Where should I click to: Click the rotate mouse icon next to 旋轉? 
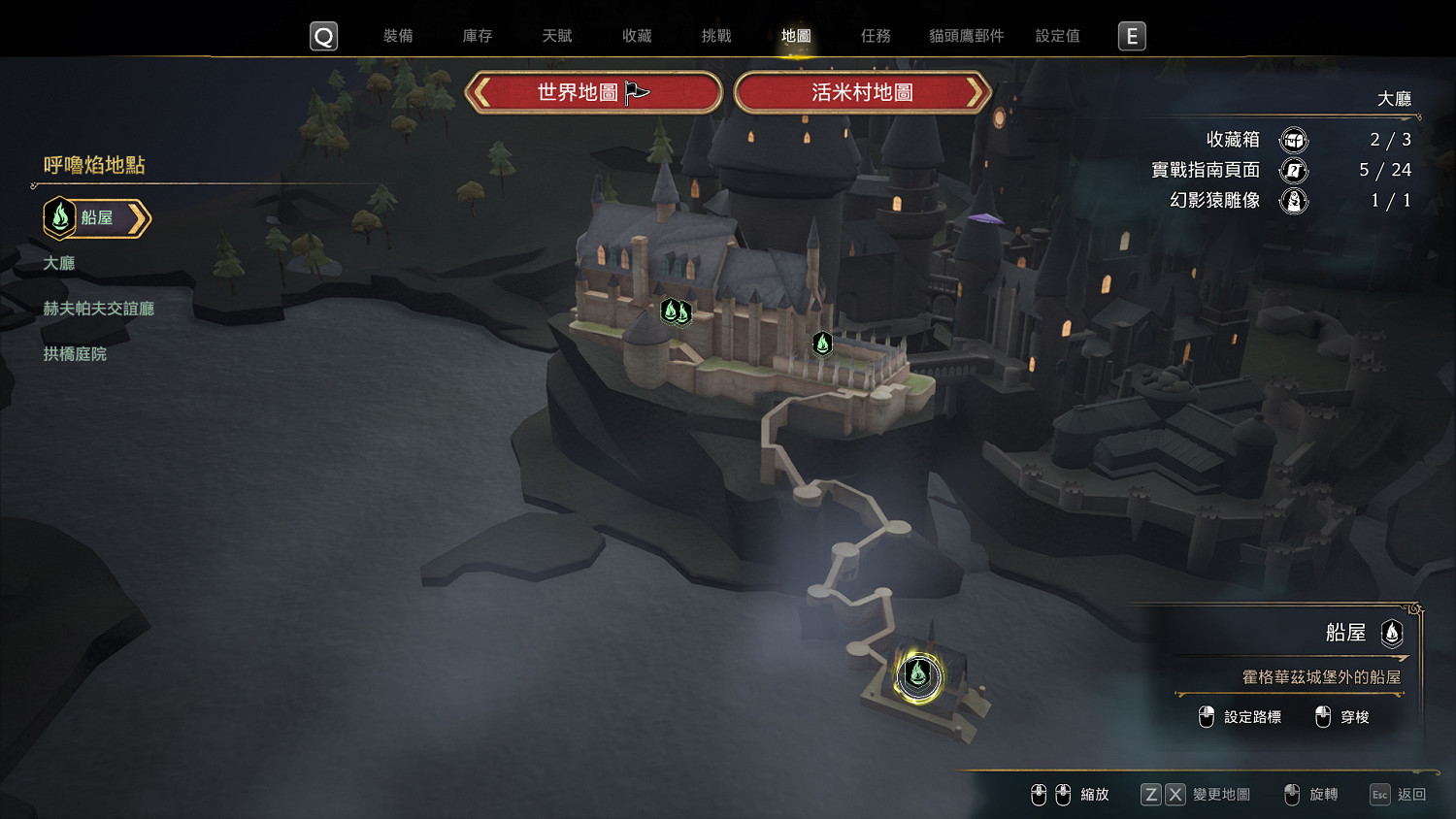coord(1292,794)
